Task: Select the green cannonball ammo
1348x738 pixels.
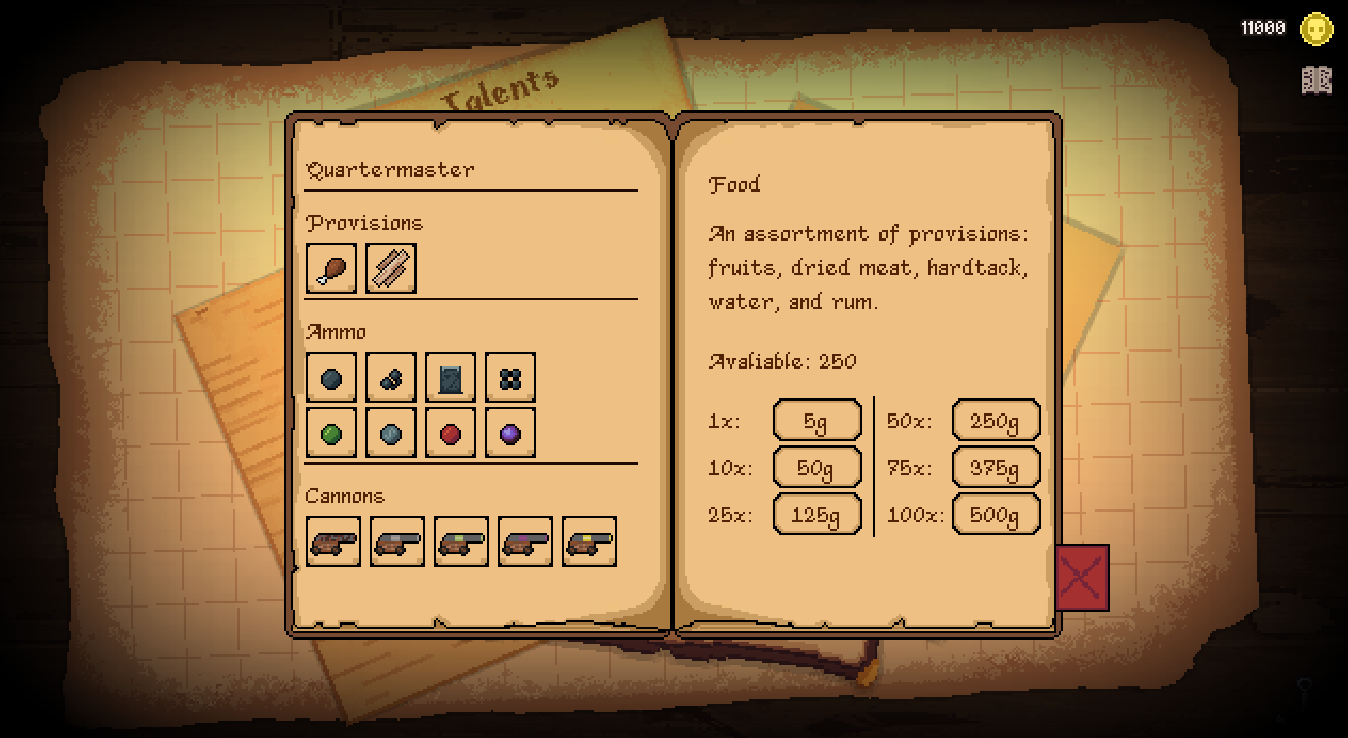Action: coord(331,433)
